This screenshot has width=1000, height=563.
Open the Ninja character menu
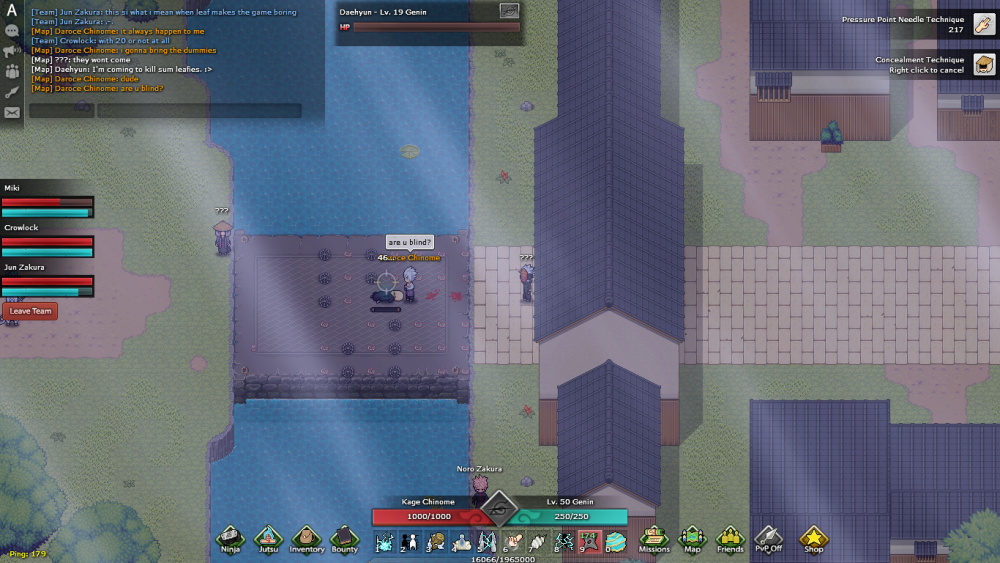point(231,538)
